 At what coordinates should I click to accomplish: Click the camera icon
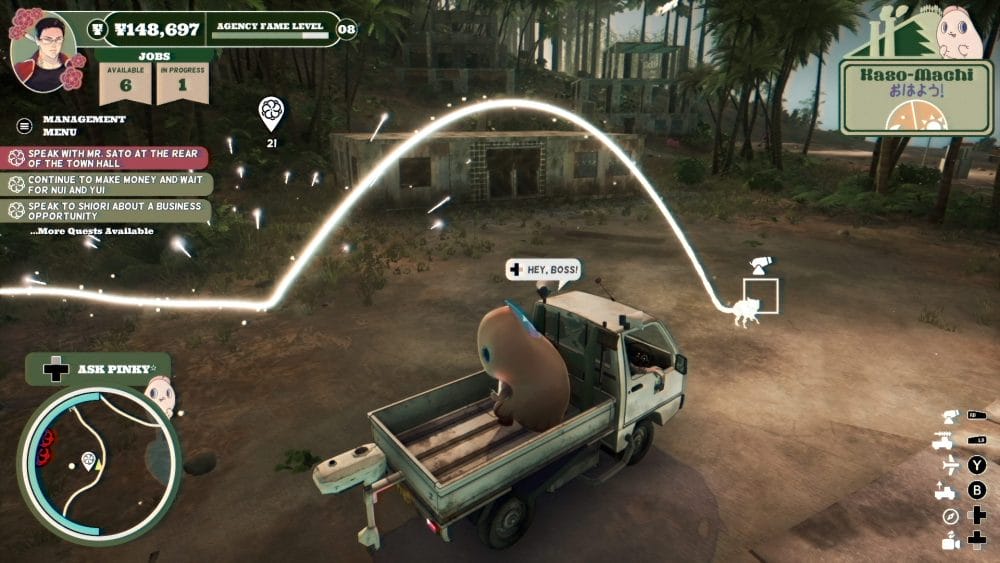click(950, 541)
